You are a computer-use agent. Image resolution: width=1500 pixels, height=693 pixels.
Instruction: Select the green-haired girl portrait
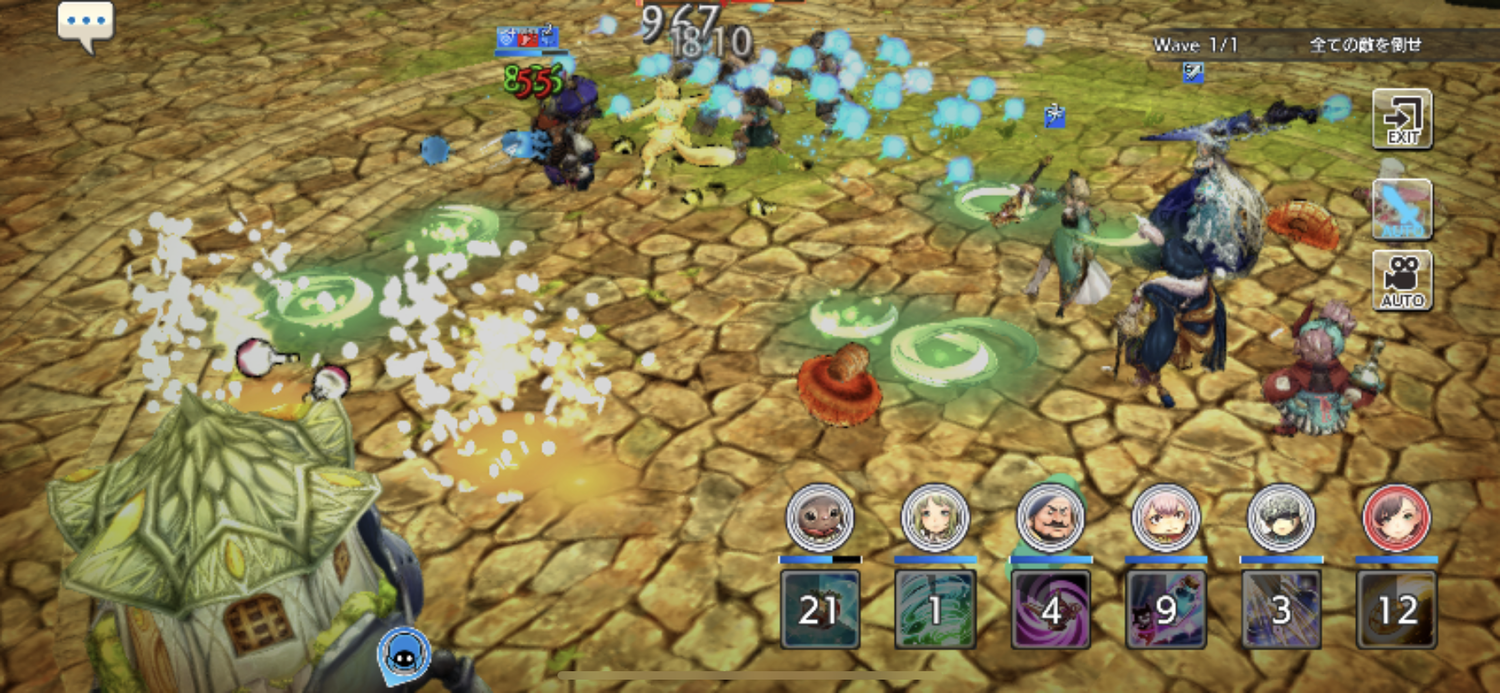click(935, 518)
